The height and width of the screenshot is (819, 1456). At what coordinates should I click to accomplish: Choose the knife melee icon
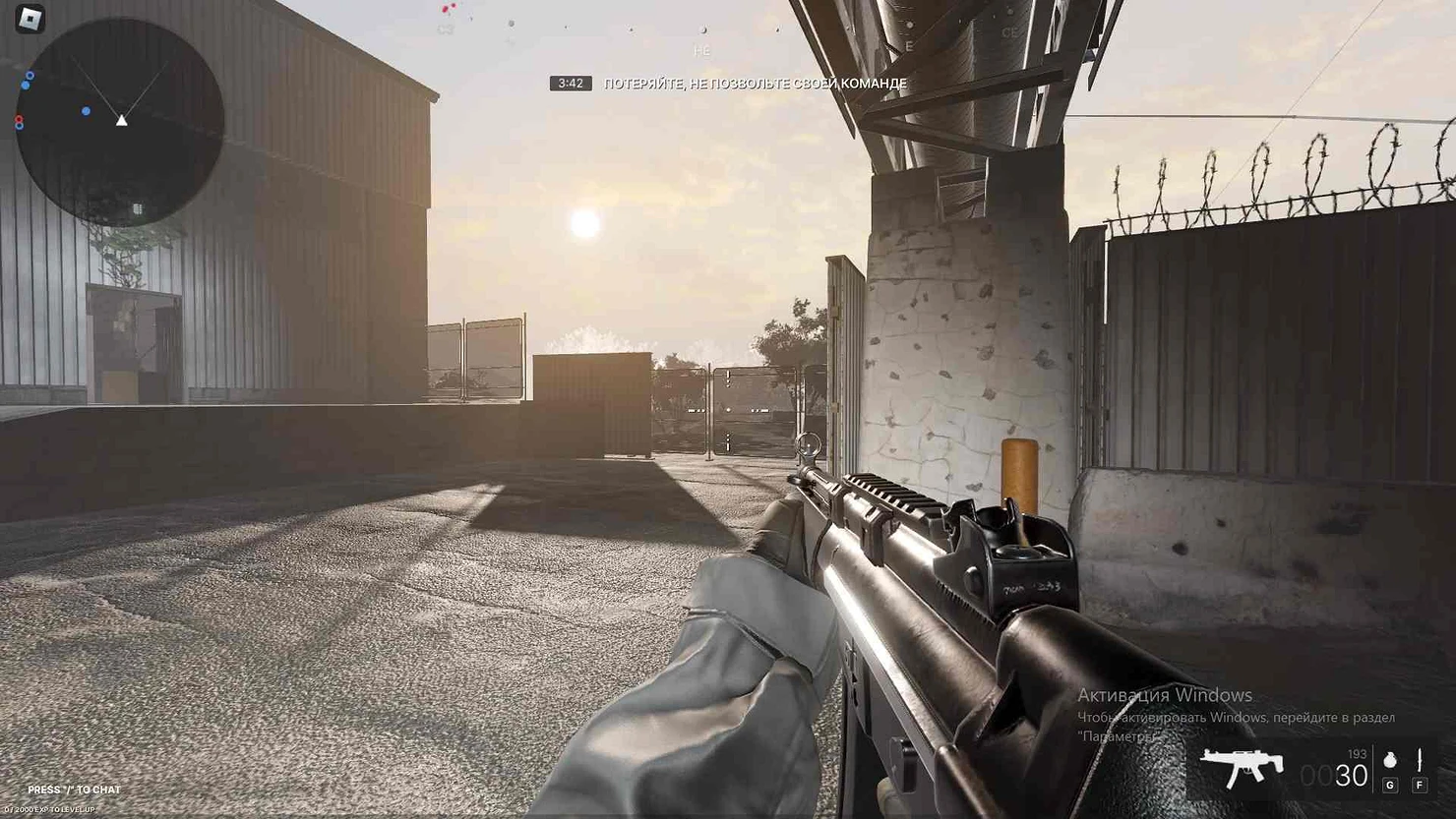(1420, 760)
